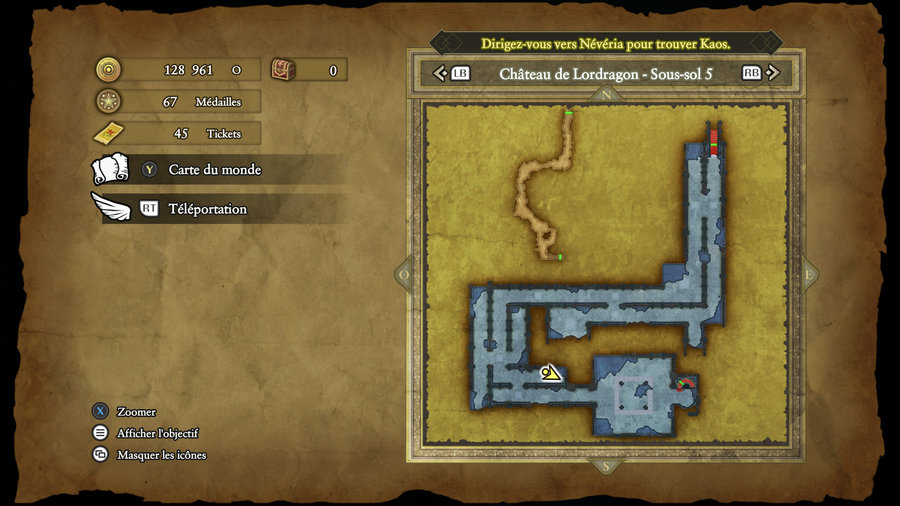
Task: Click the red stairway marker at map top
Action: pos(714,141)
